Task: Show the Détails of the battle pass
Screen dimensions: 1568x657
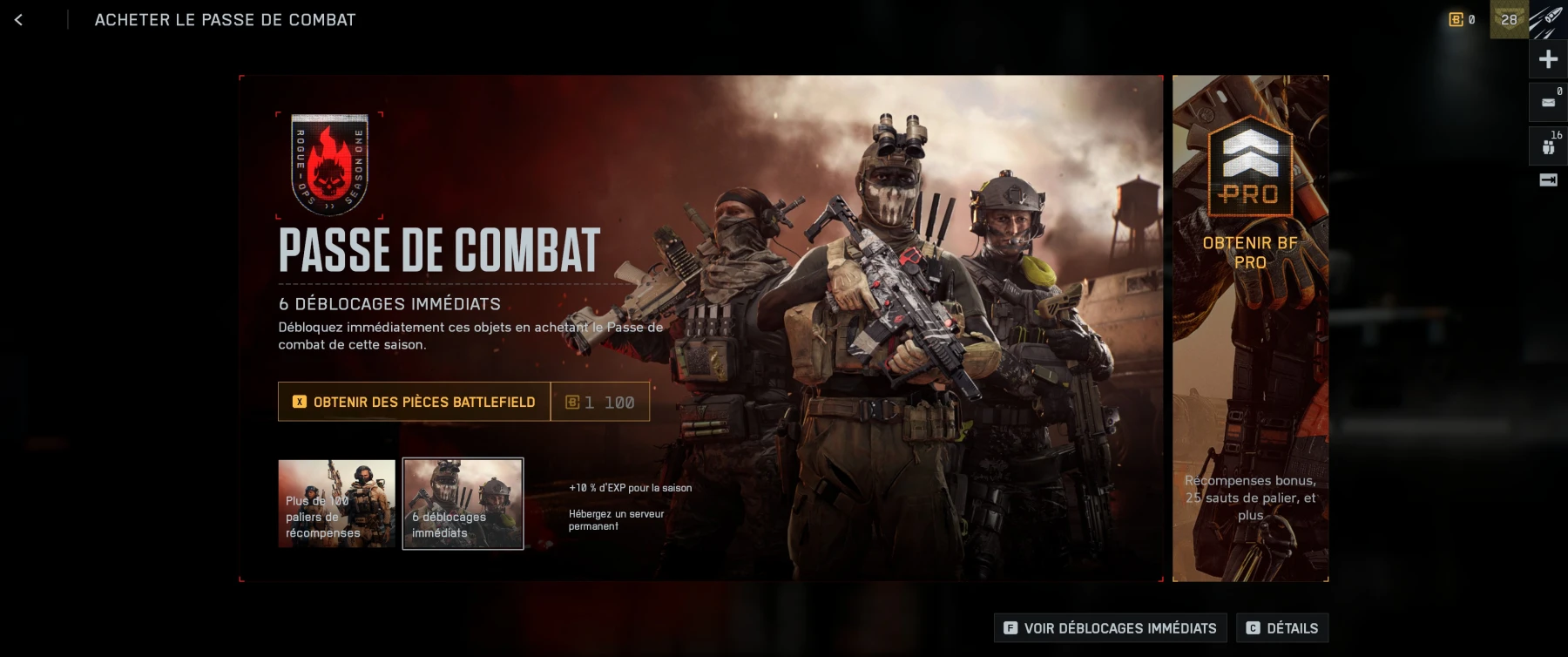Action: click(x=1281, y=628)
